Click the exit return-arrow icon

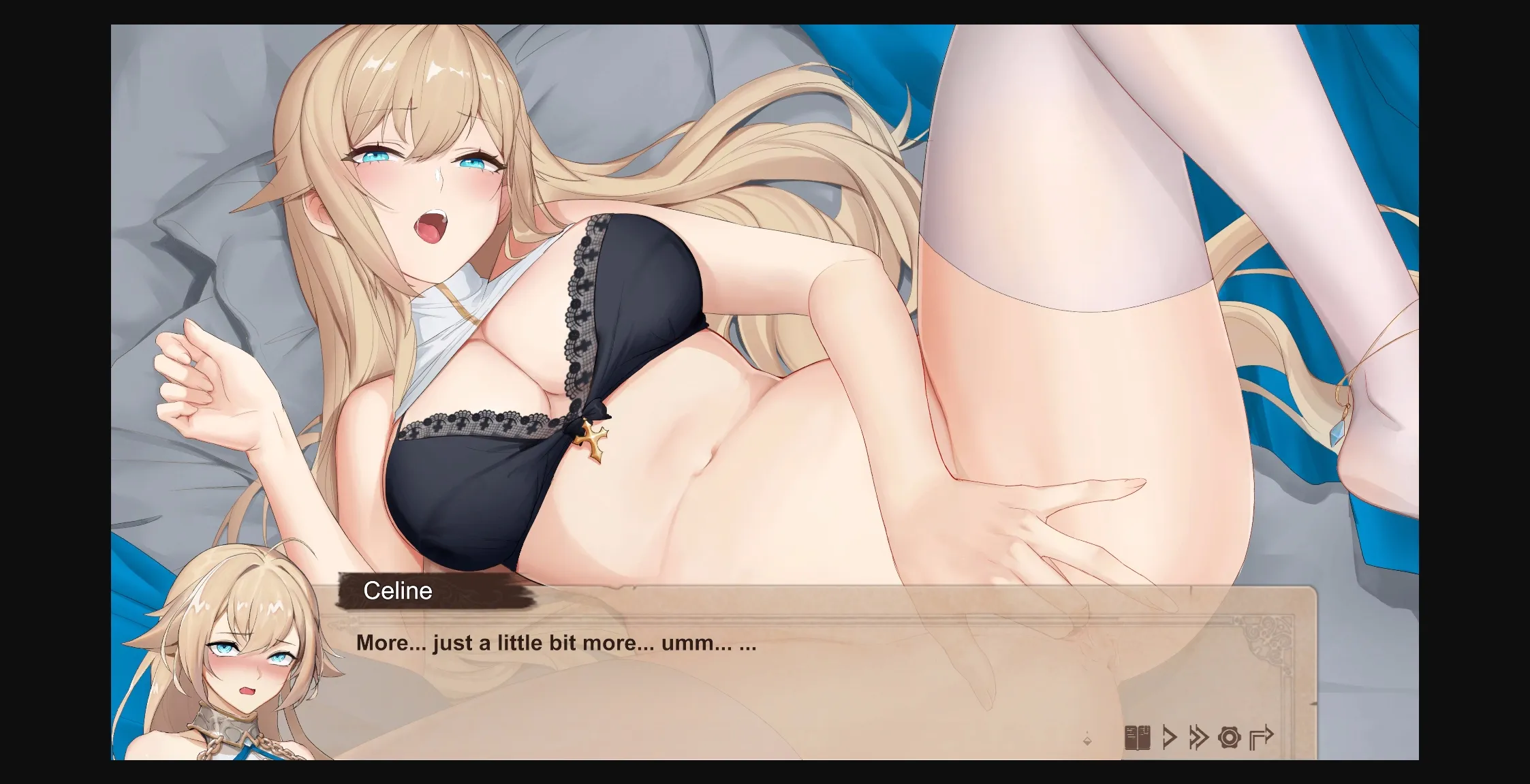click(1262, 738)
